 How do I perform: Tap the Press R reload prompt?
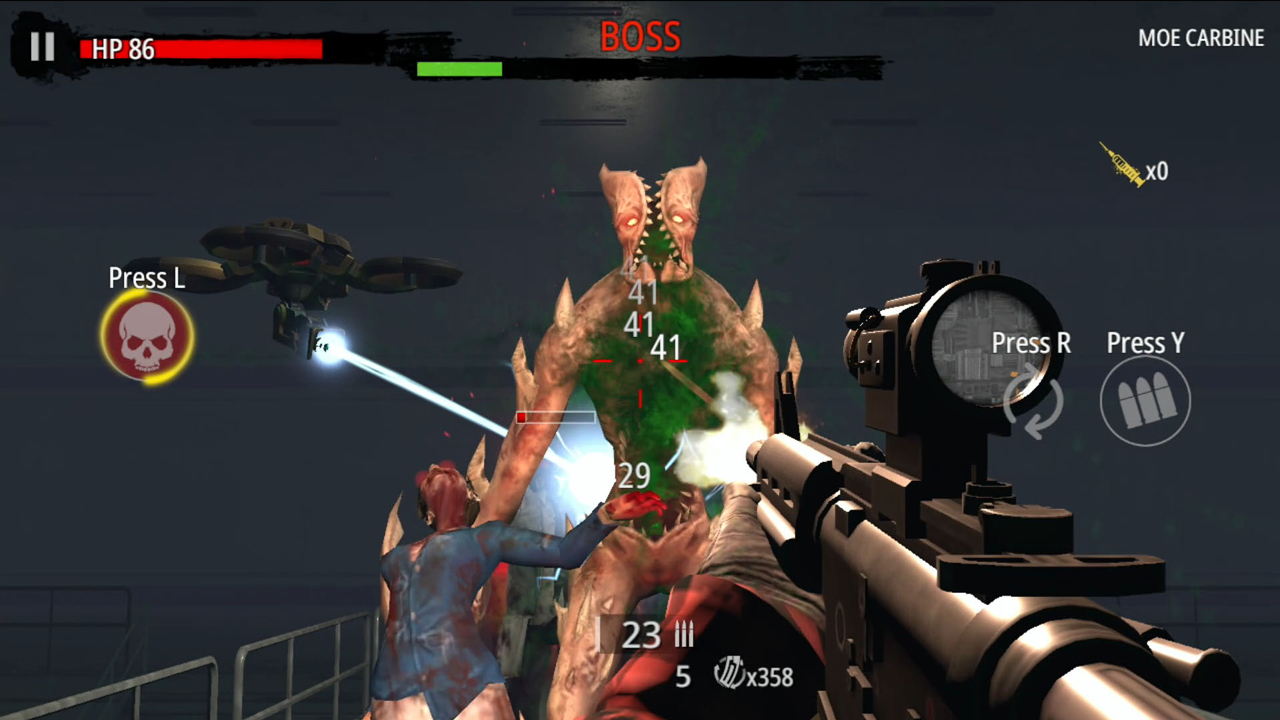tap(1031, 343)
